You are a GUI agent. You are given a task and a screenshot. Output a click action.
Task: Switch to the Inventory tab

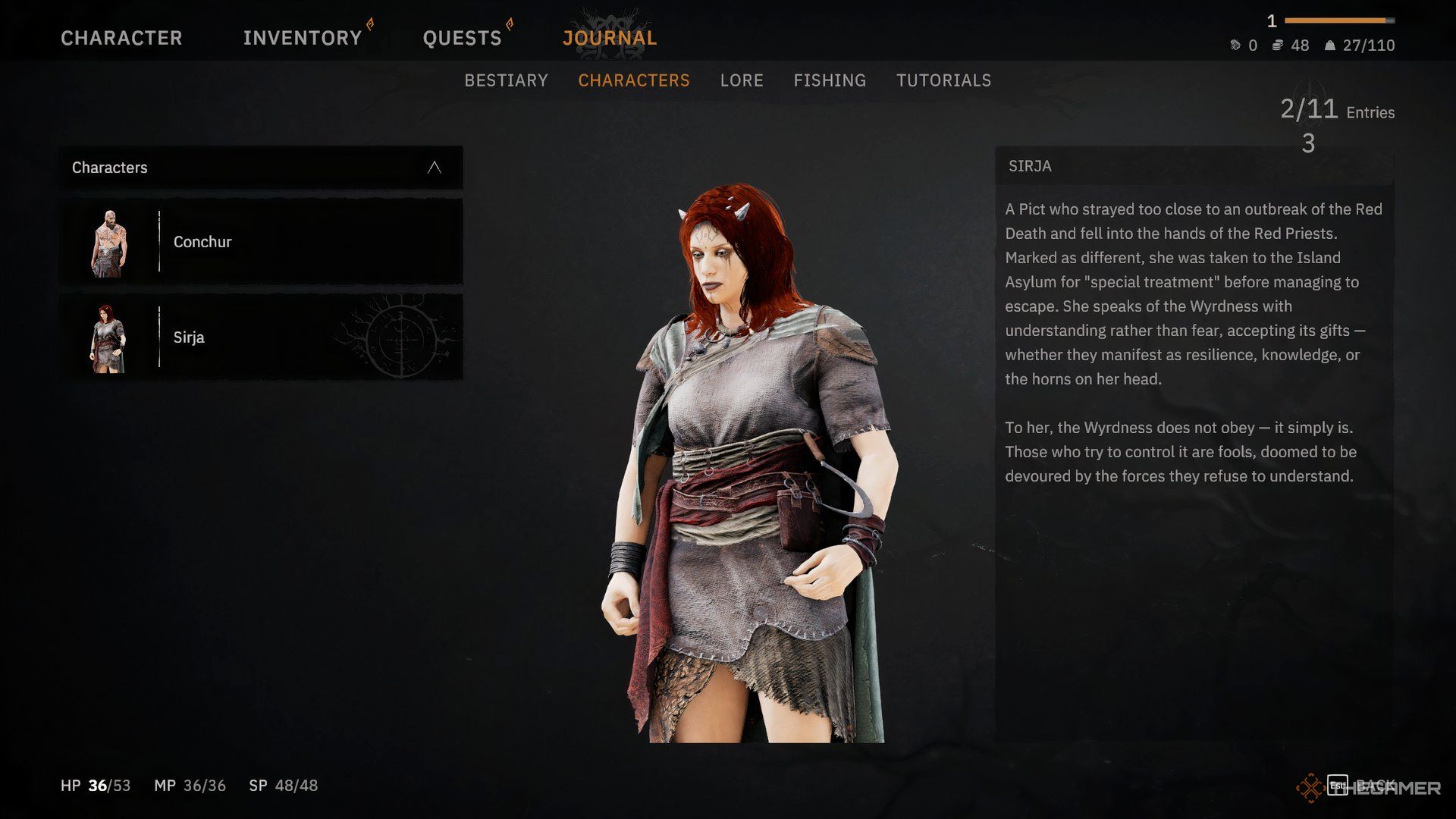tap(303, 38)
